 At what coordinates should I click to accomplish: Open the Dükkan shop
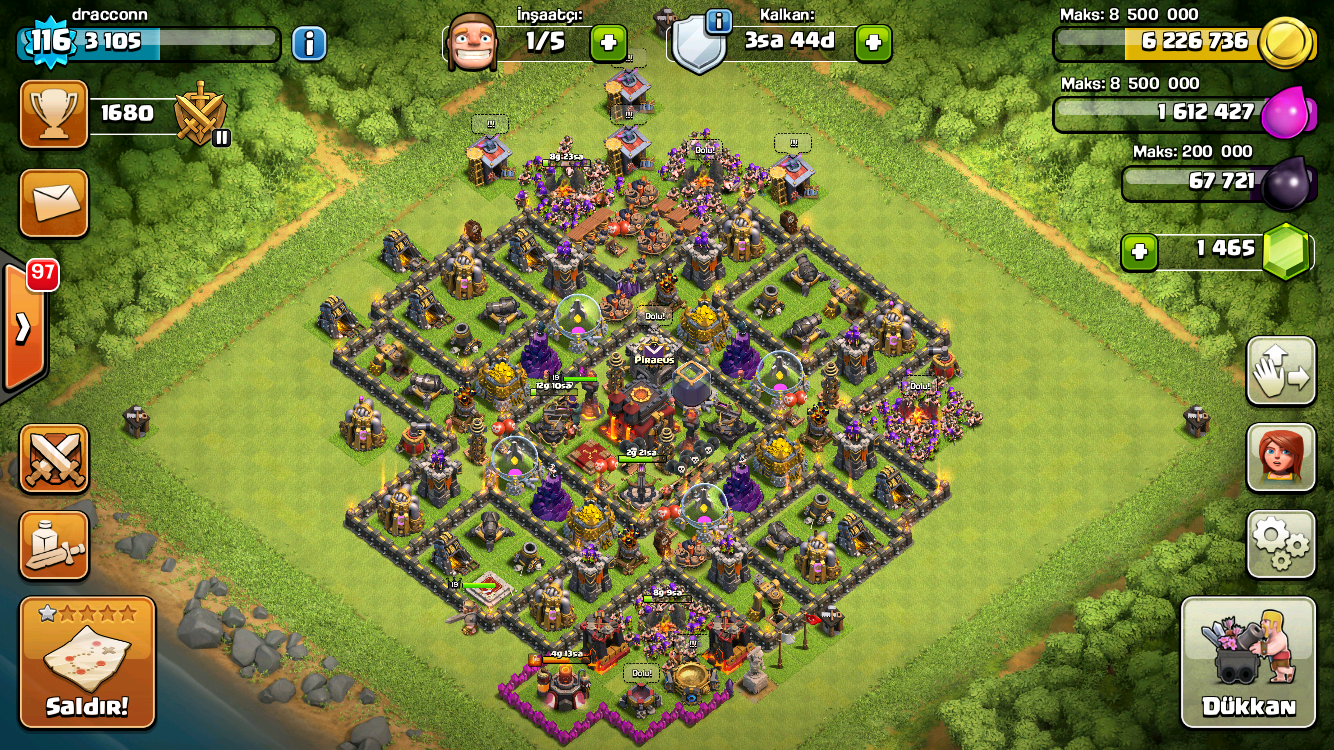(x=1248, y=661)
